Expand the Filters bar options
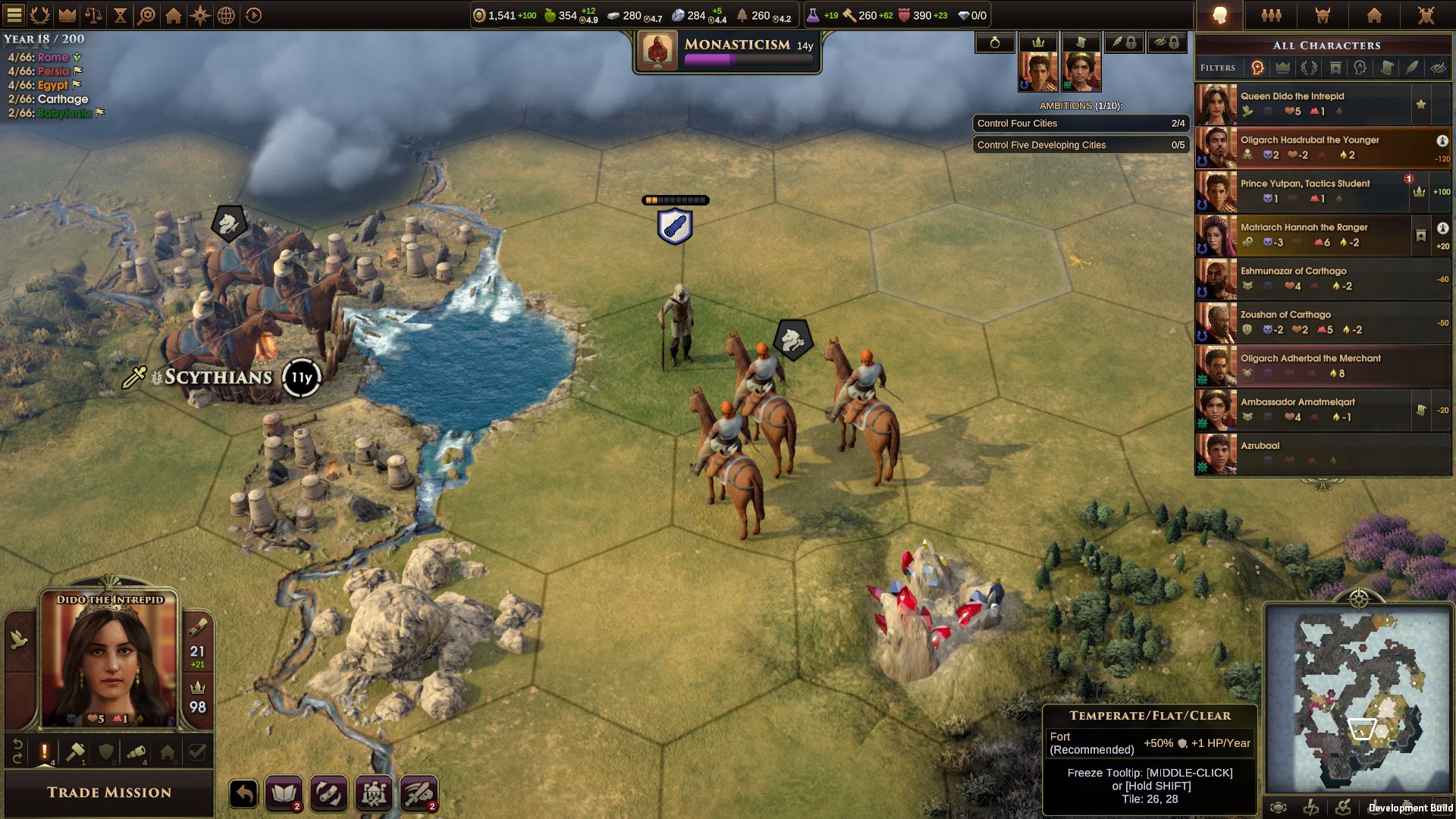This screenshot has width=1456, height=819. click(1217, 67)
